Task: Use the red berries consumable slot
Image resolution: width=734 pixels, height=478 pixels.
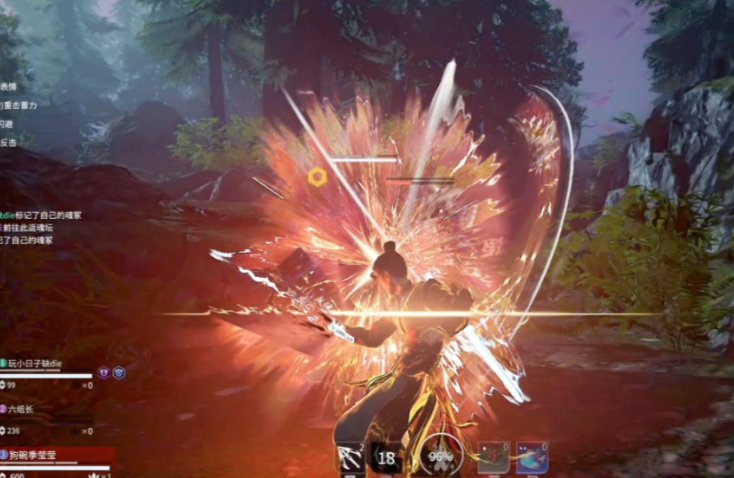Action: [494, 456]
